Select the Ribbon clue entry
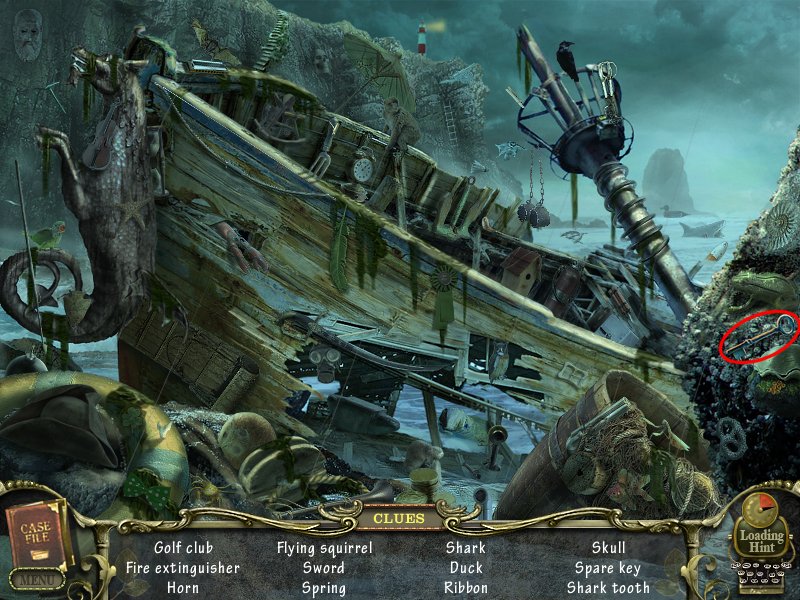This screenshot has width=800, height=600. pos(465,588)
